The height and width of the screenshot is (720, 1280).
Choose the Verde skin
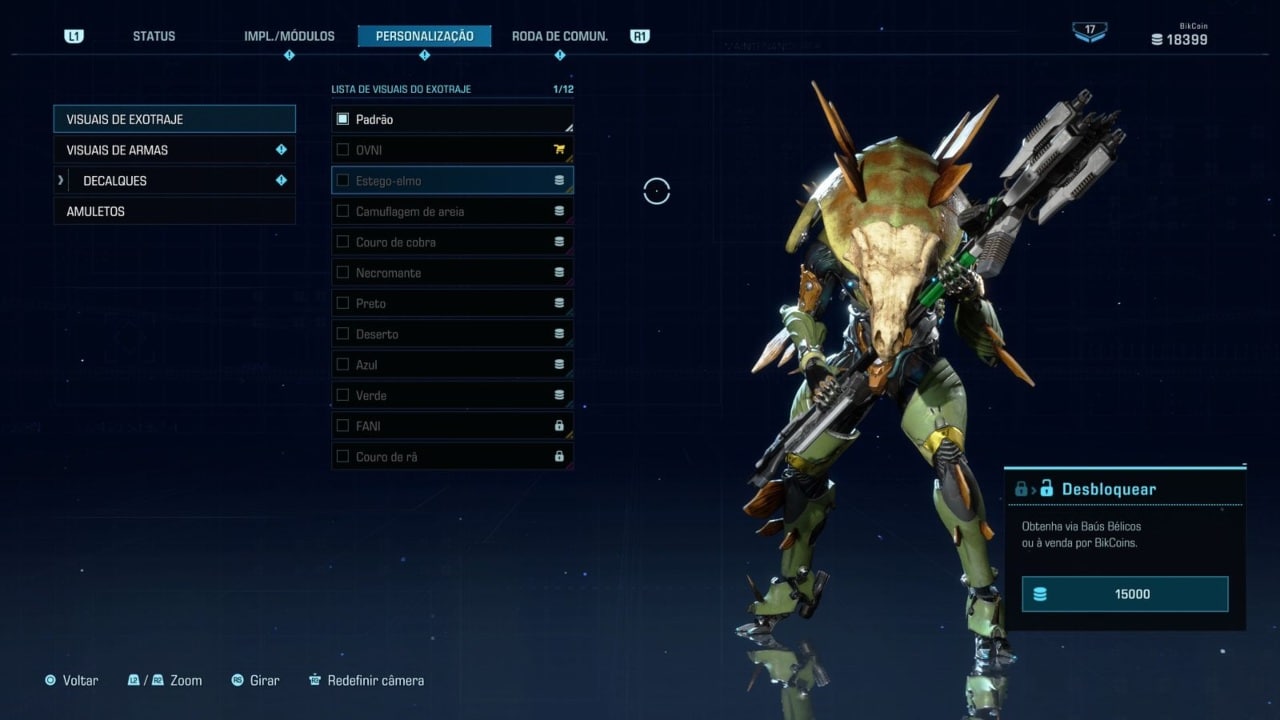(x=452, y=395)
